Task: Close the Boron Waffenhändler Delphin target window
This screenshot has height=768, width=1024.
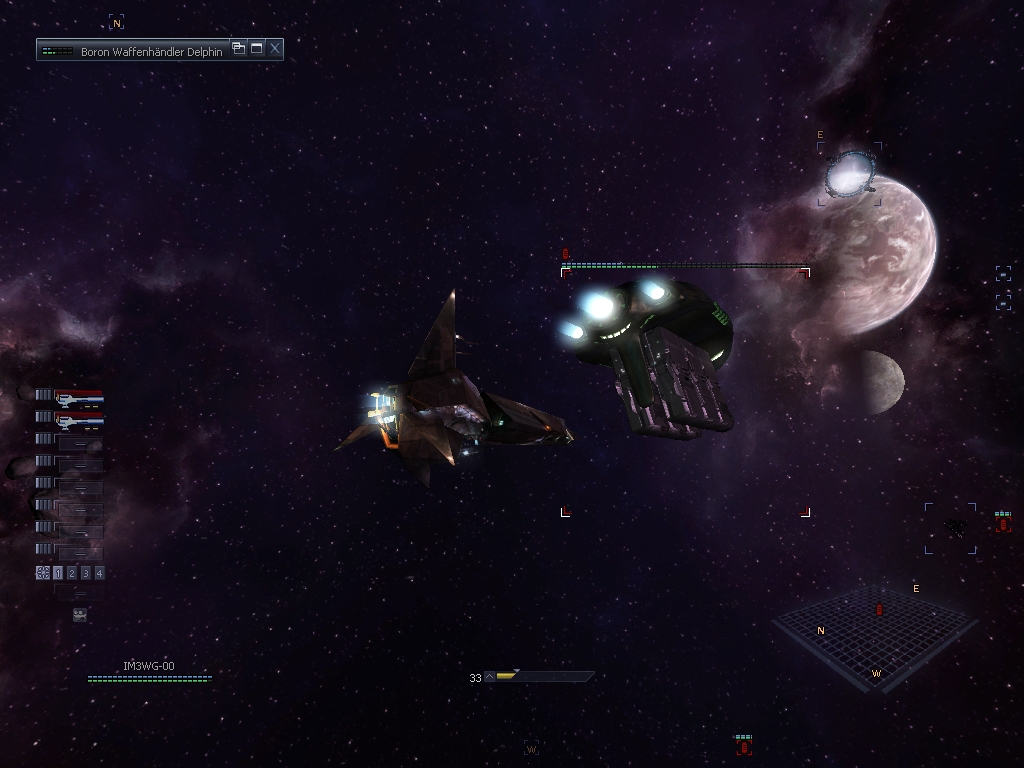Action: (275, 48)
